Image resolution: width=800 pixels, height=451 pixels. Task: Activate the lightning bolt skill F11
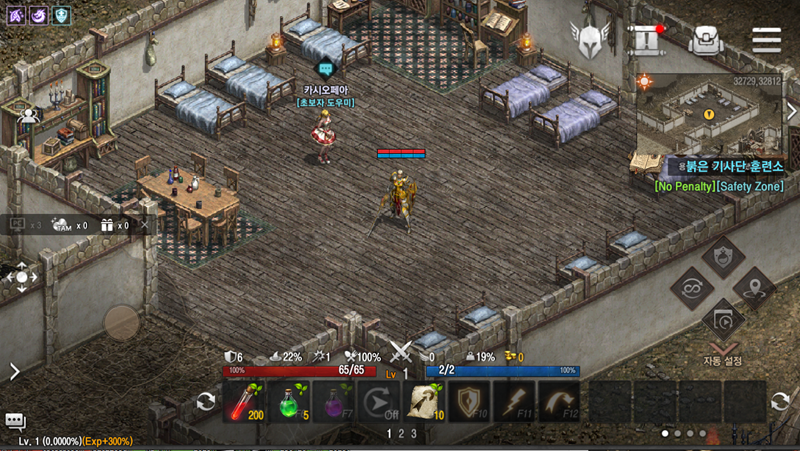(515, 401)
